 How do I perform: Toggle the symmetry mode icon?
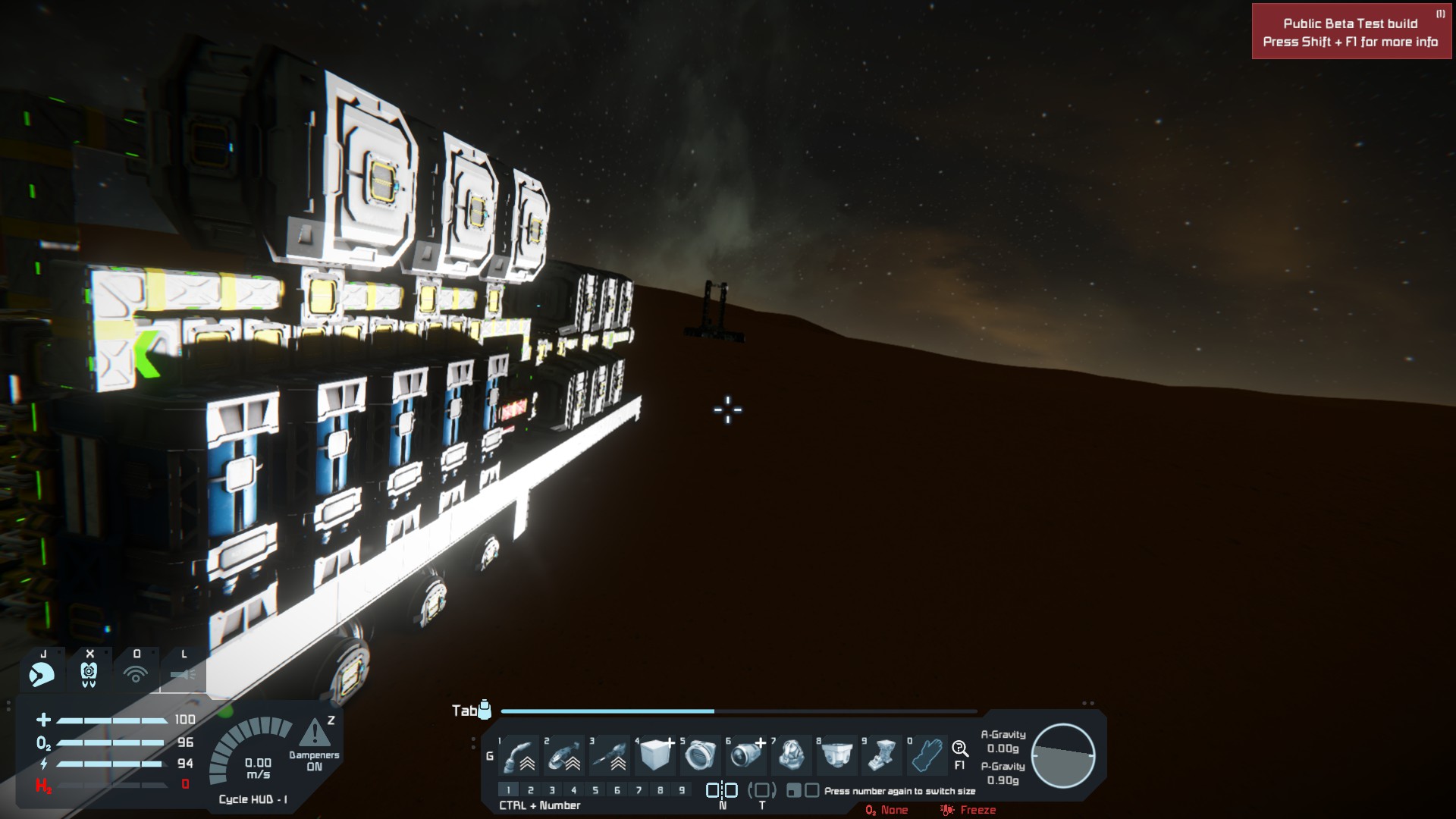[x=722, y=790]
